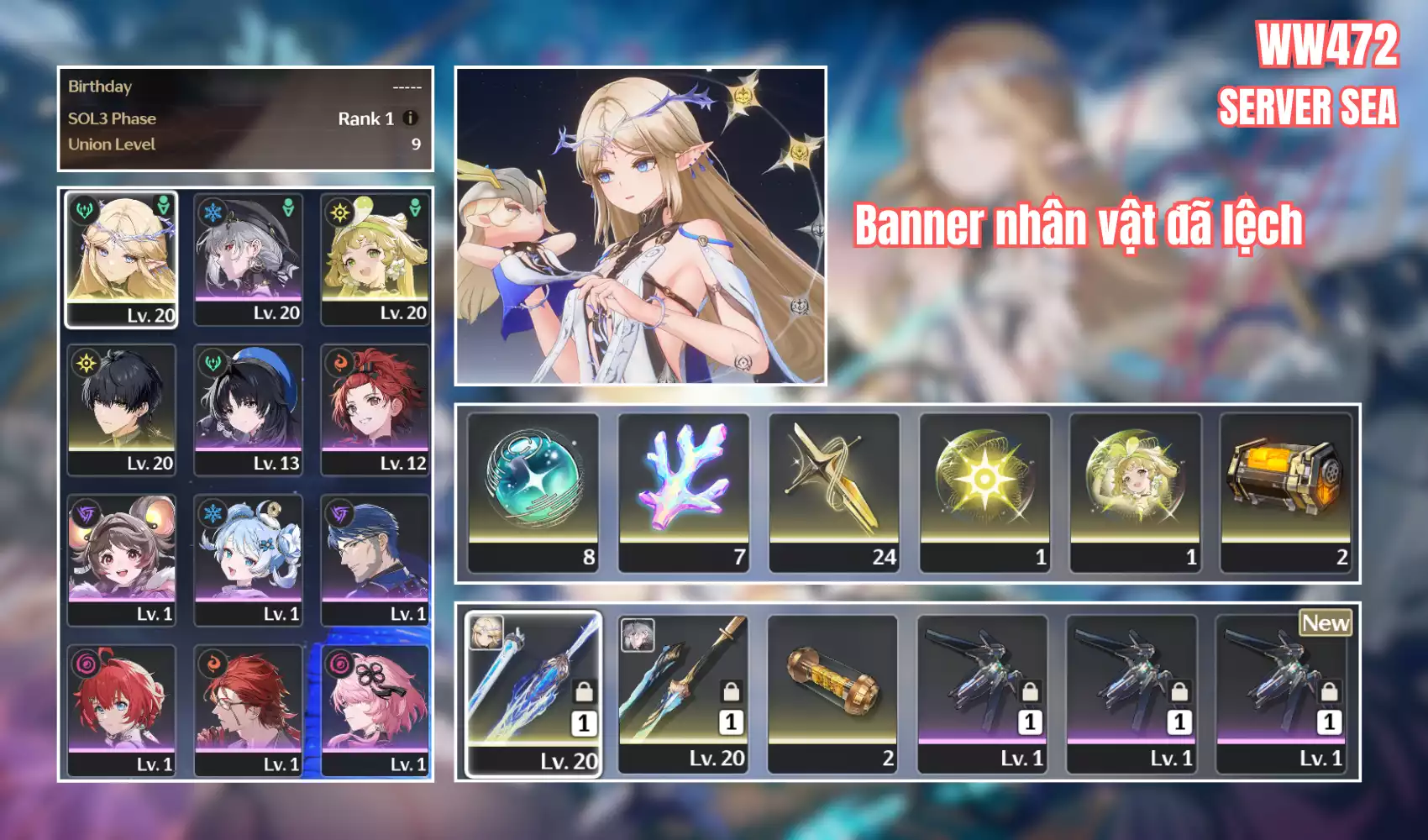Select the black-haired male character at Lv. 20

click(x=122, y=409)
